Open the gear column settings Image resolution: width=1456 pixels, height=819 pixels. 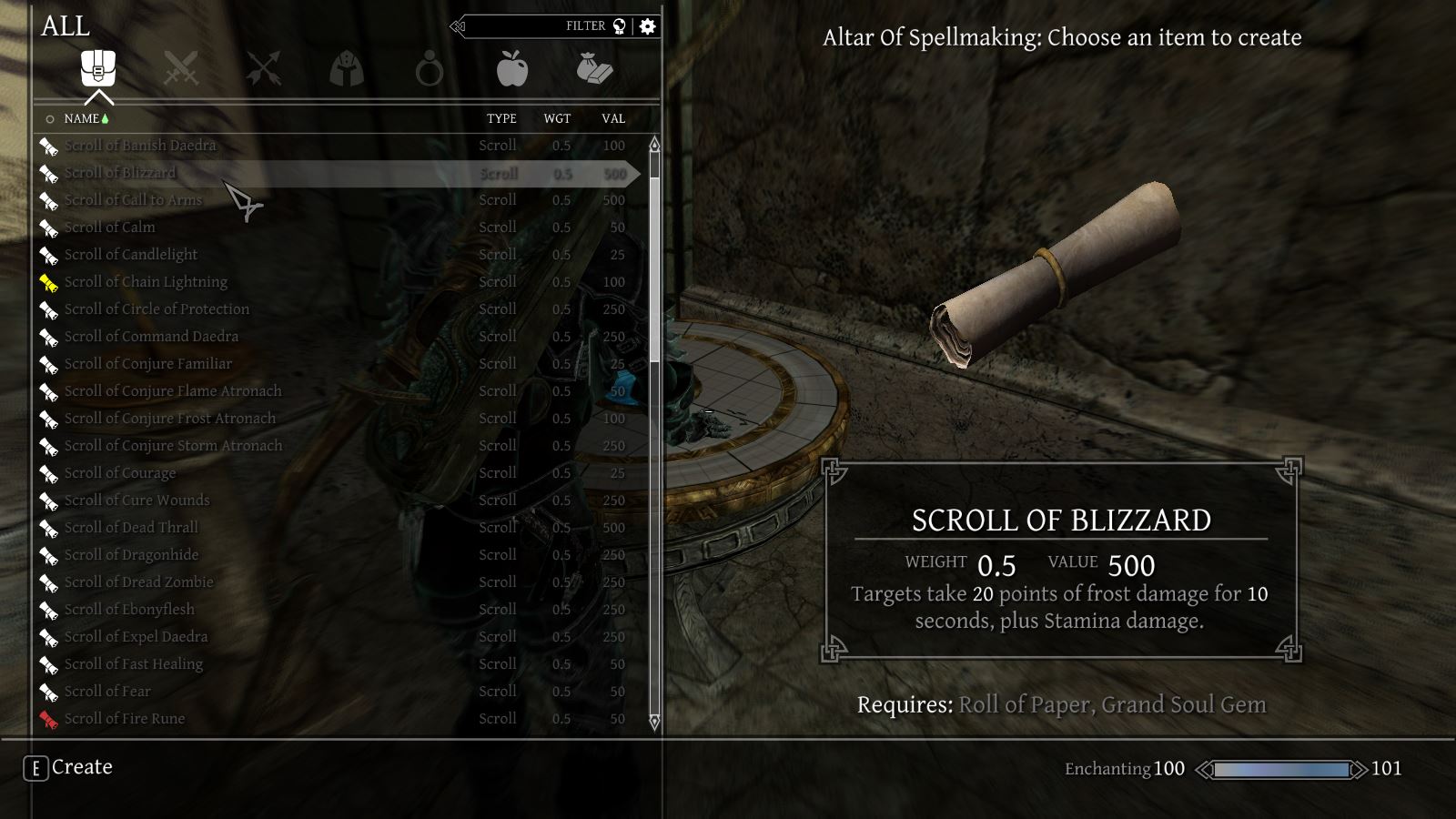click(x=648, y=26)
